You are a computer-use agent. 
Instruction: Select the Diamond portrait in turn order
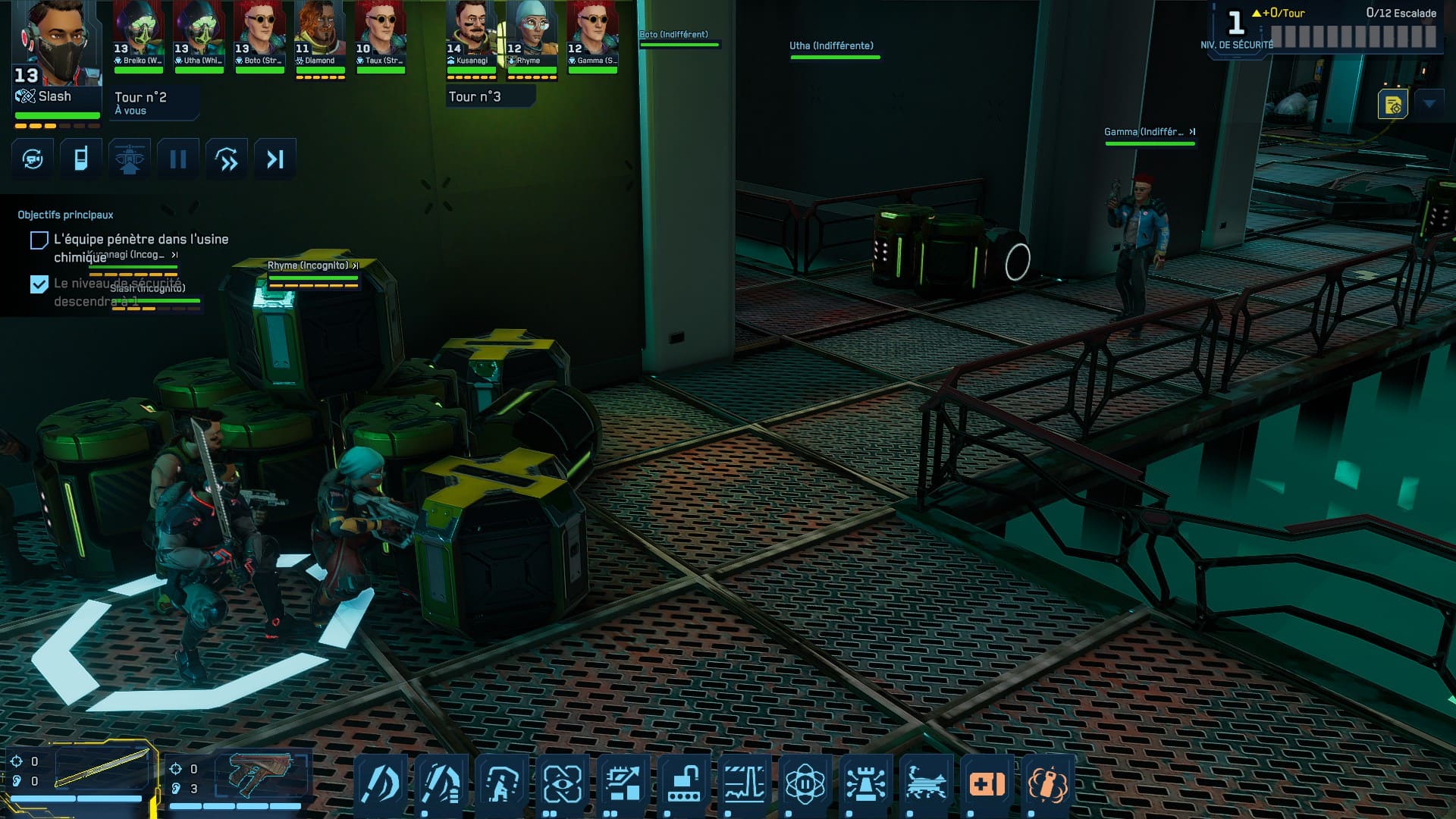pos(320,36)
